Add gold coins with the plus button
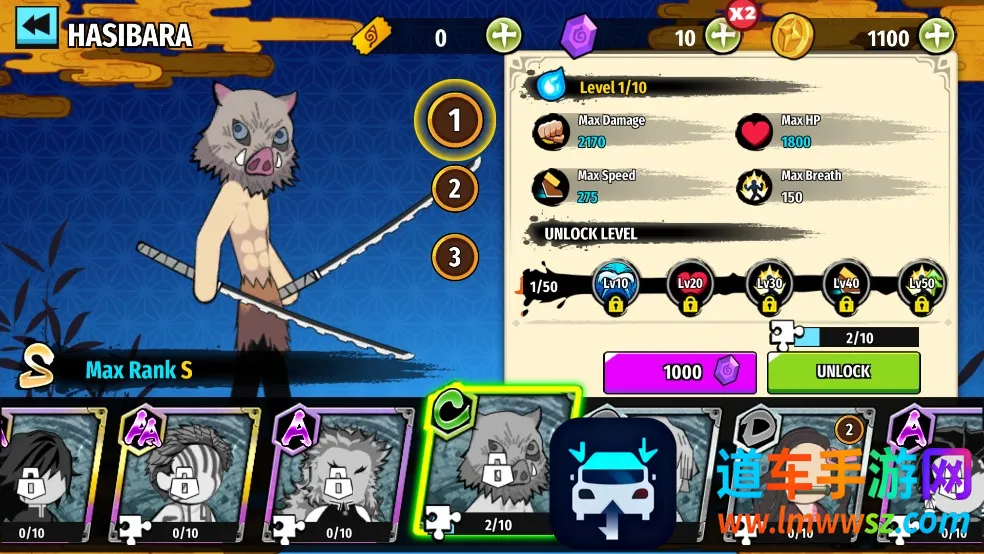Screen dimensions: 984x554 click(x=937, y=37)
